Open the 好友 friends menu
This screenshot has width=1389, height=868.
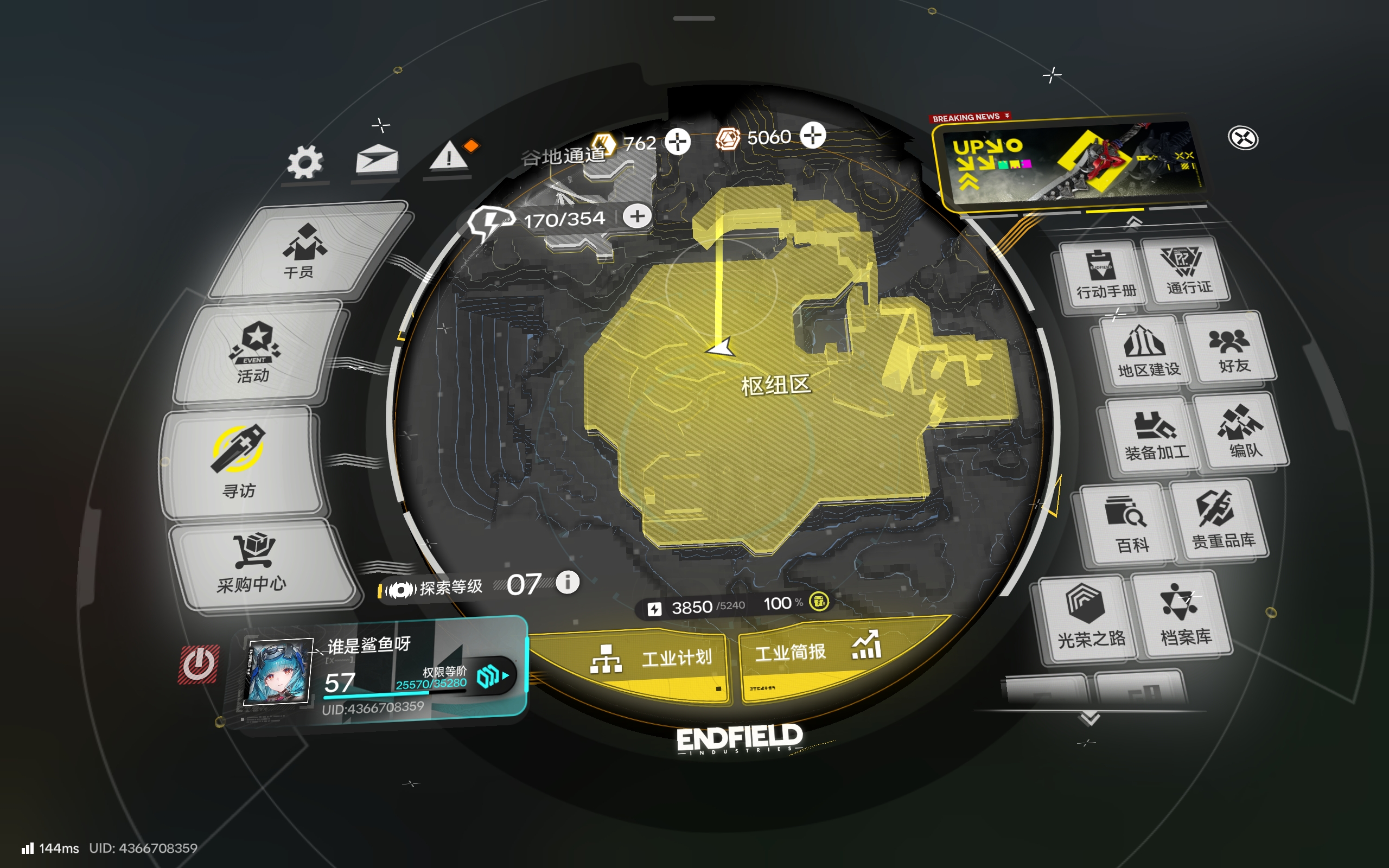point(1229,349)
